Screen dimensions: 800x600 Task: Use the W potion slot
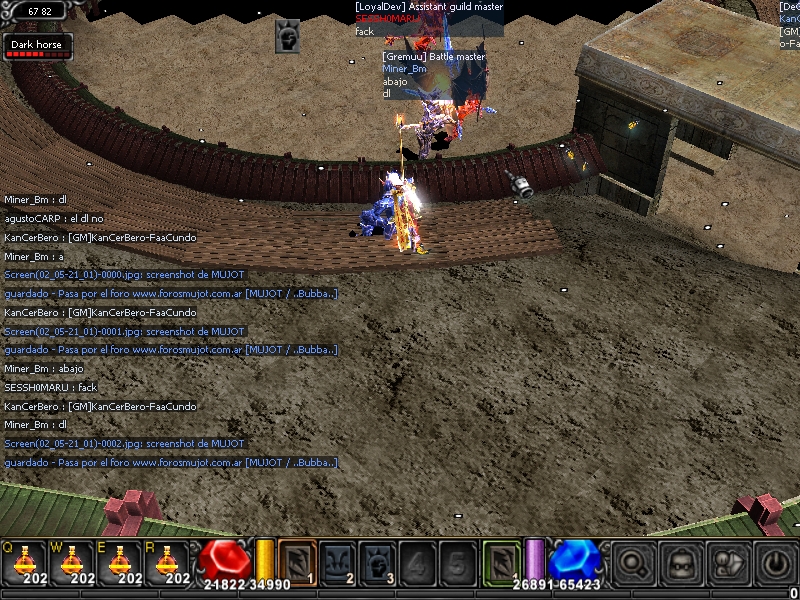pos(72,562)
